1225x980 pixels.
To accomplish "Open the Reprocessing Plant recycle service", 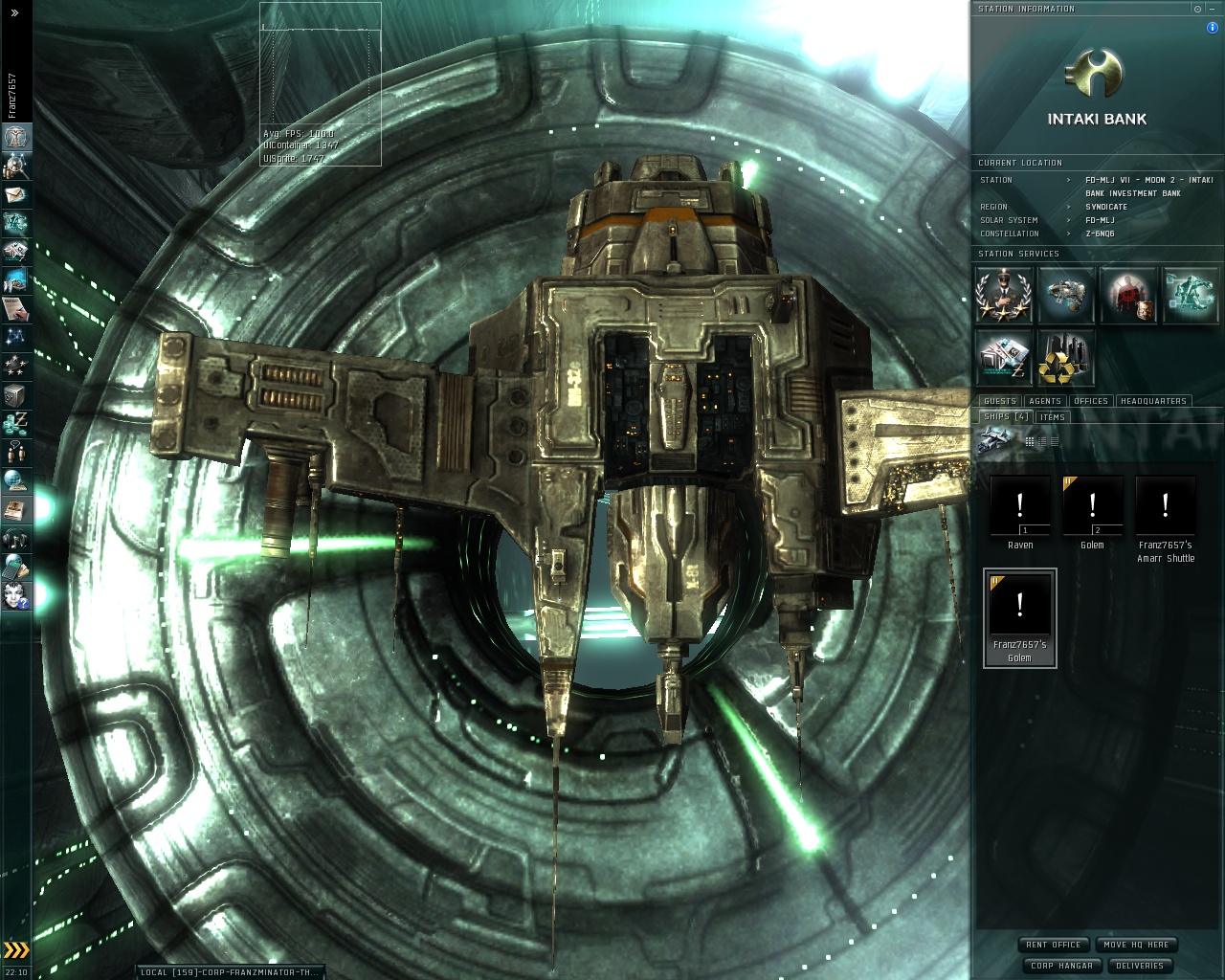I will coord(1065,357).
